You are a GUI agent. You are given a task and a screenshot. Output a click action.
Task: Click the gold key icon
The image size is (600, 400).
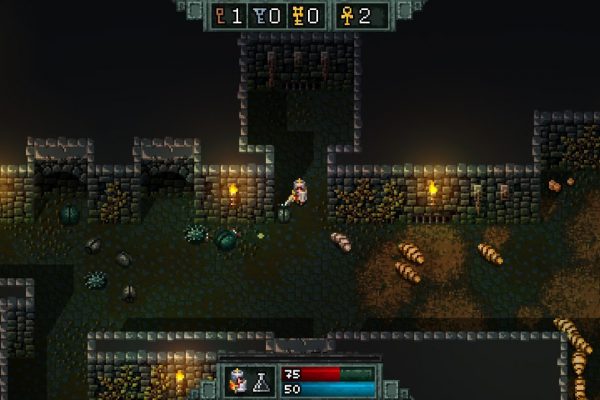[299, 15]
